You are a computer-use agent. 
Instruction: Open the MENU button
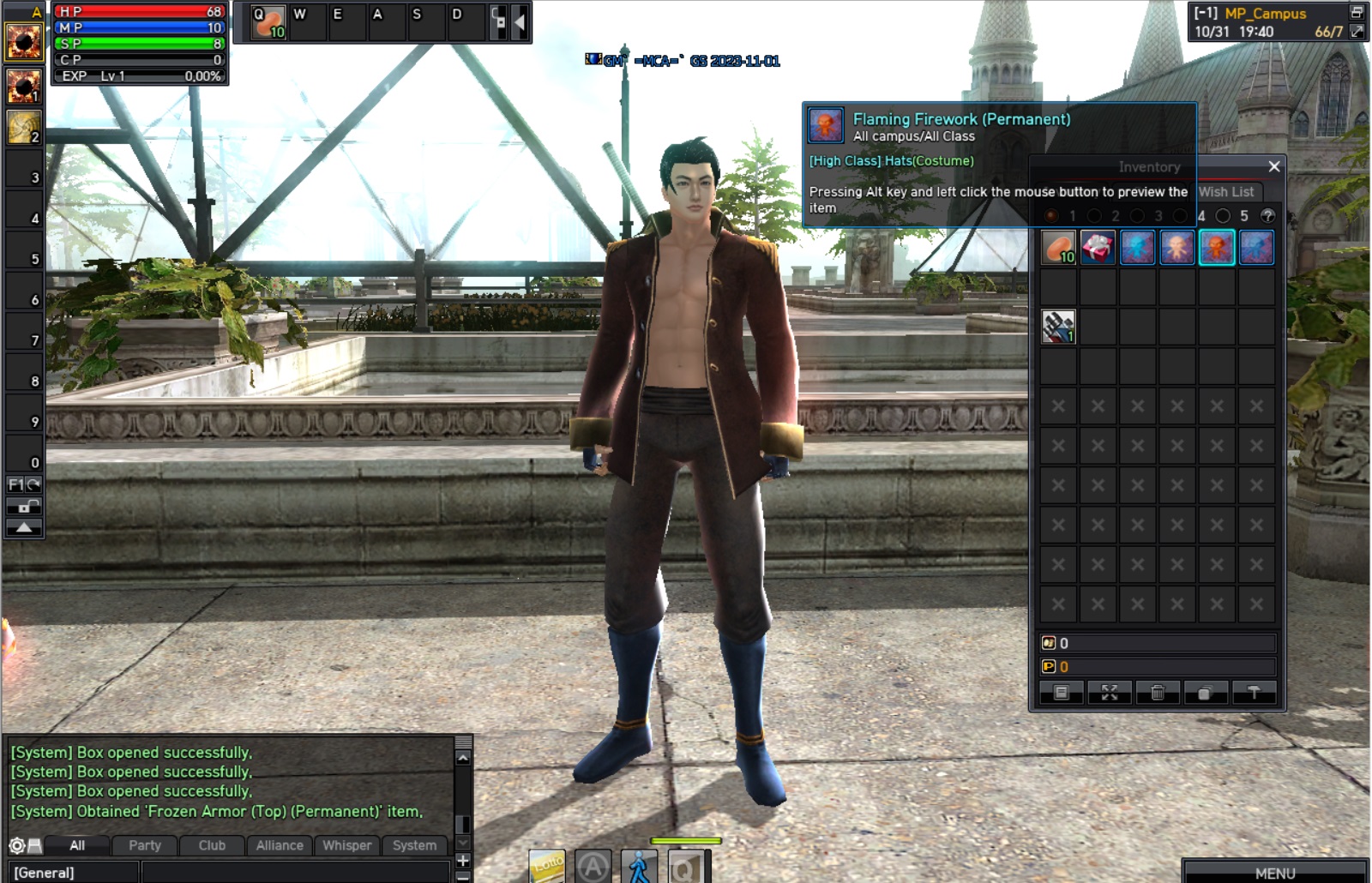click(x=1275, y=873)
